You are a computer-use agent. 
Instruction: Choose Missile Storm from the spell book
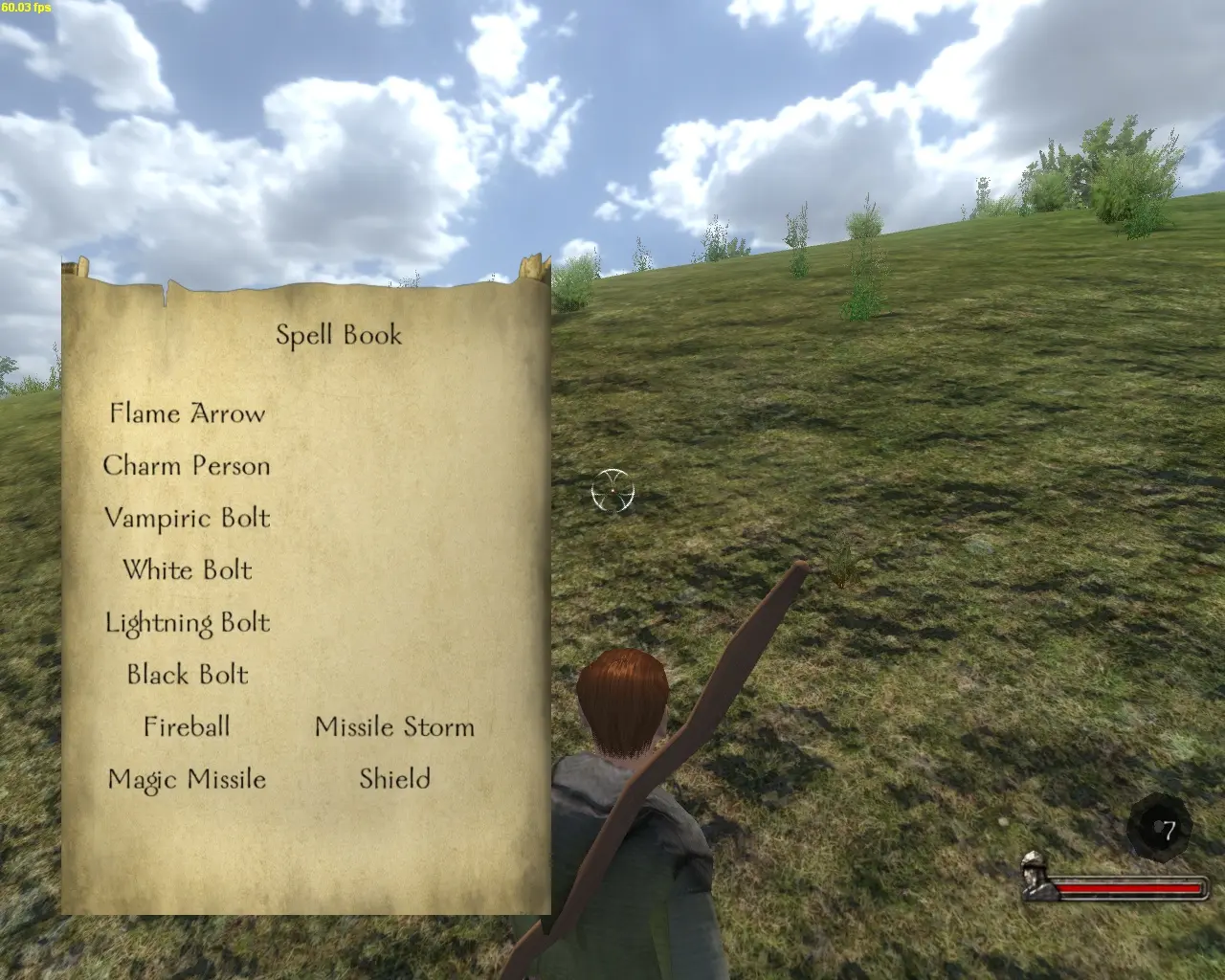point(394,726)
